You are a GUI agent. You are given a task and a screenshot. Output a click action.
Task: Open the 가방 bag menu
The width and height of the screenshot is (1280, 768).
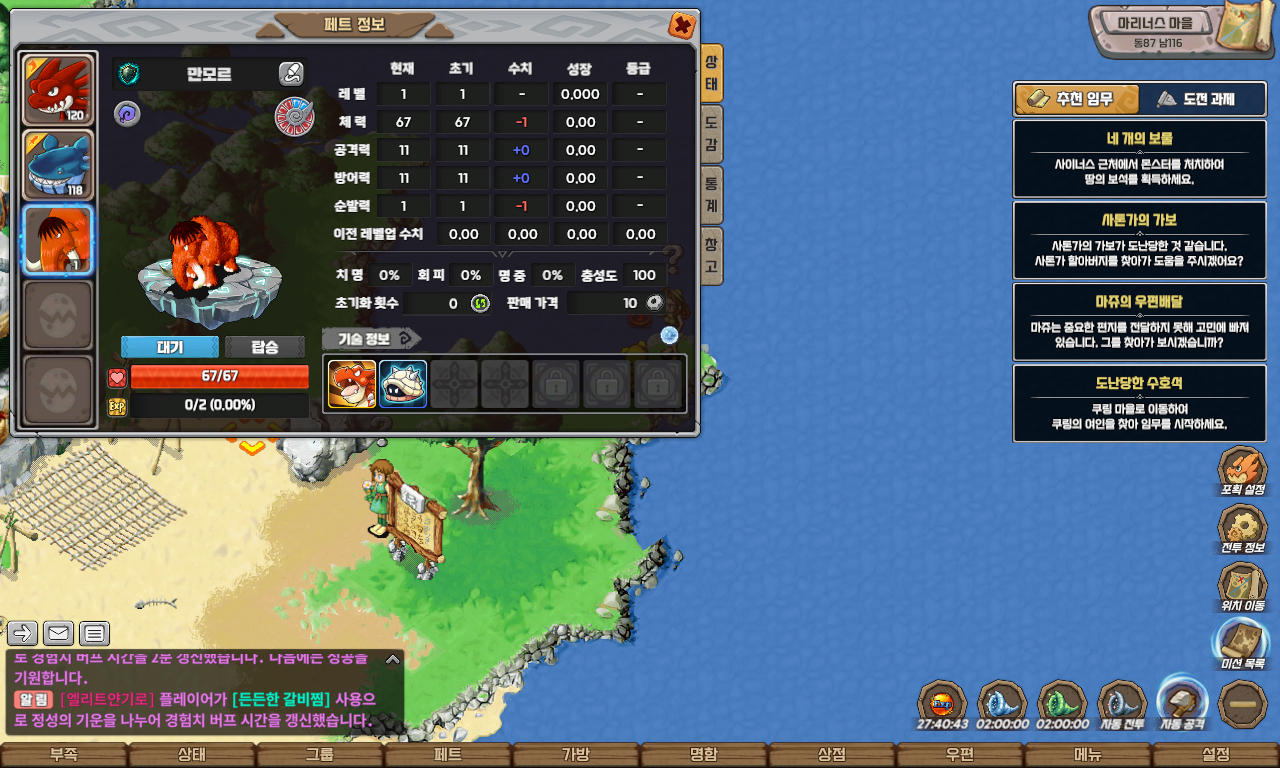[x=576, y=755]
